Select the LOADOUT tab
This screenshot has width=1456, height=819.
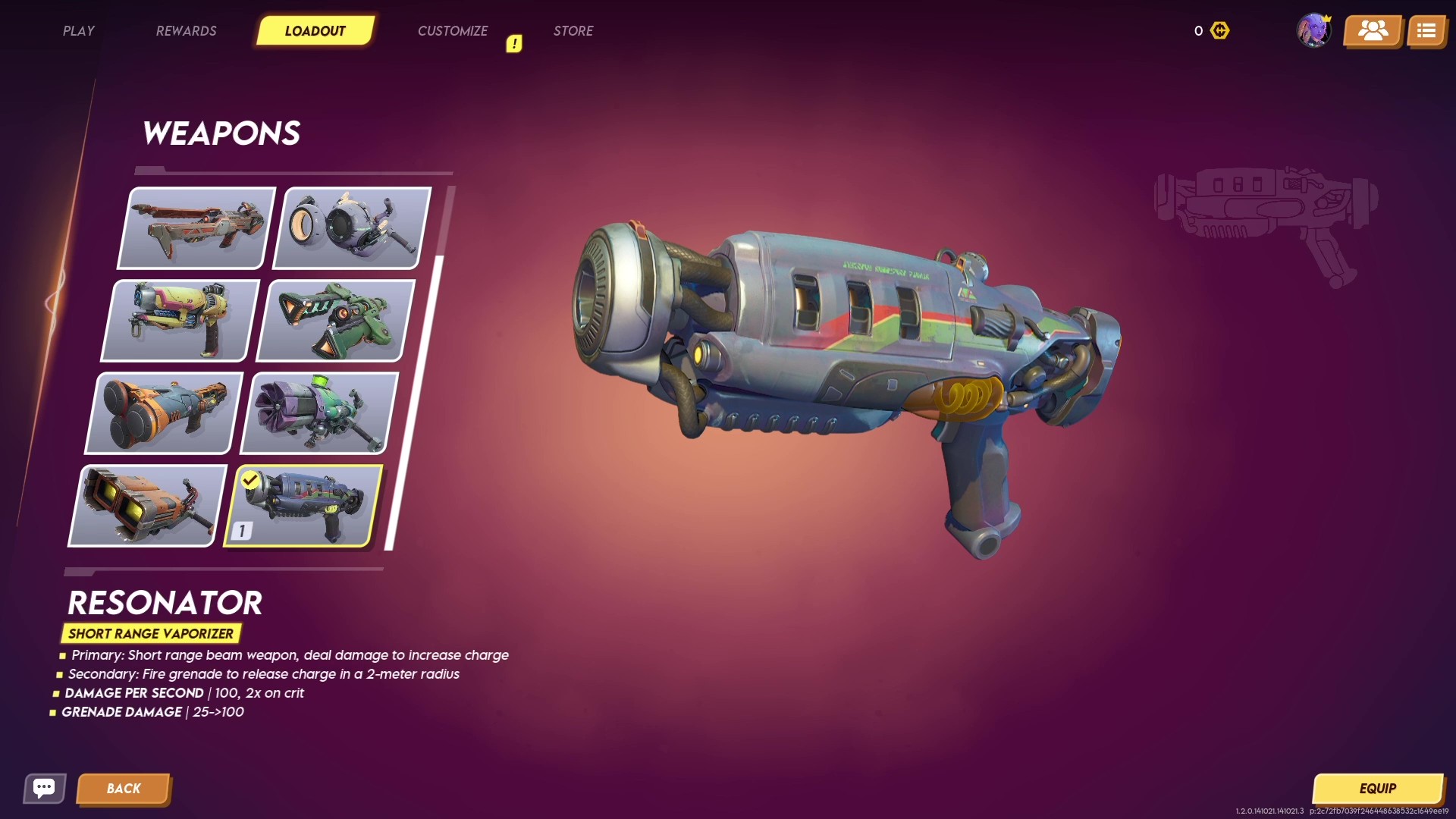[x=315, y=31]
